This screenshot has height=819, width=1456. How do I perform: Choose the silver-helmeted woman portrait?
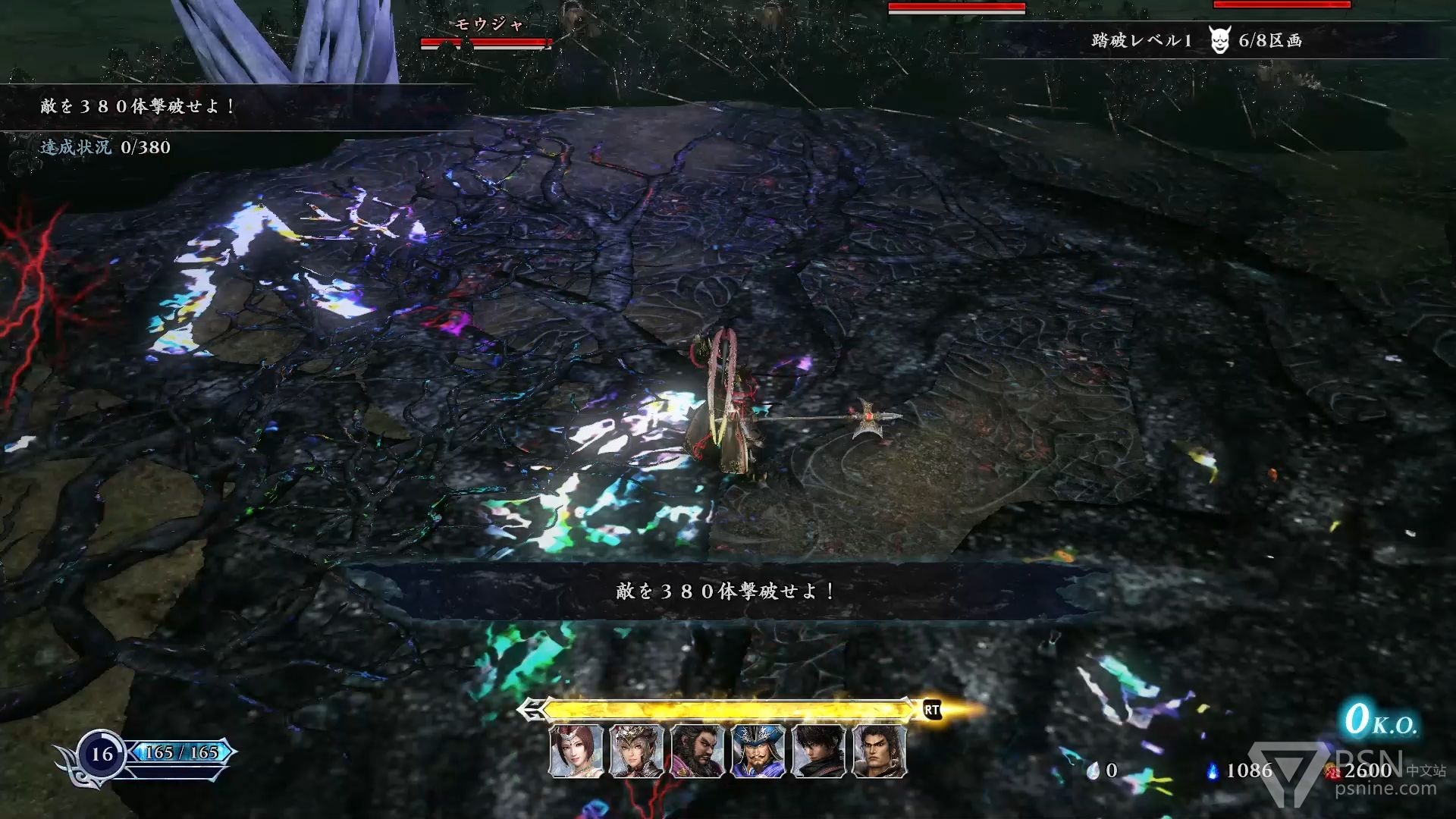637,752
